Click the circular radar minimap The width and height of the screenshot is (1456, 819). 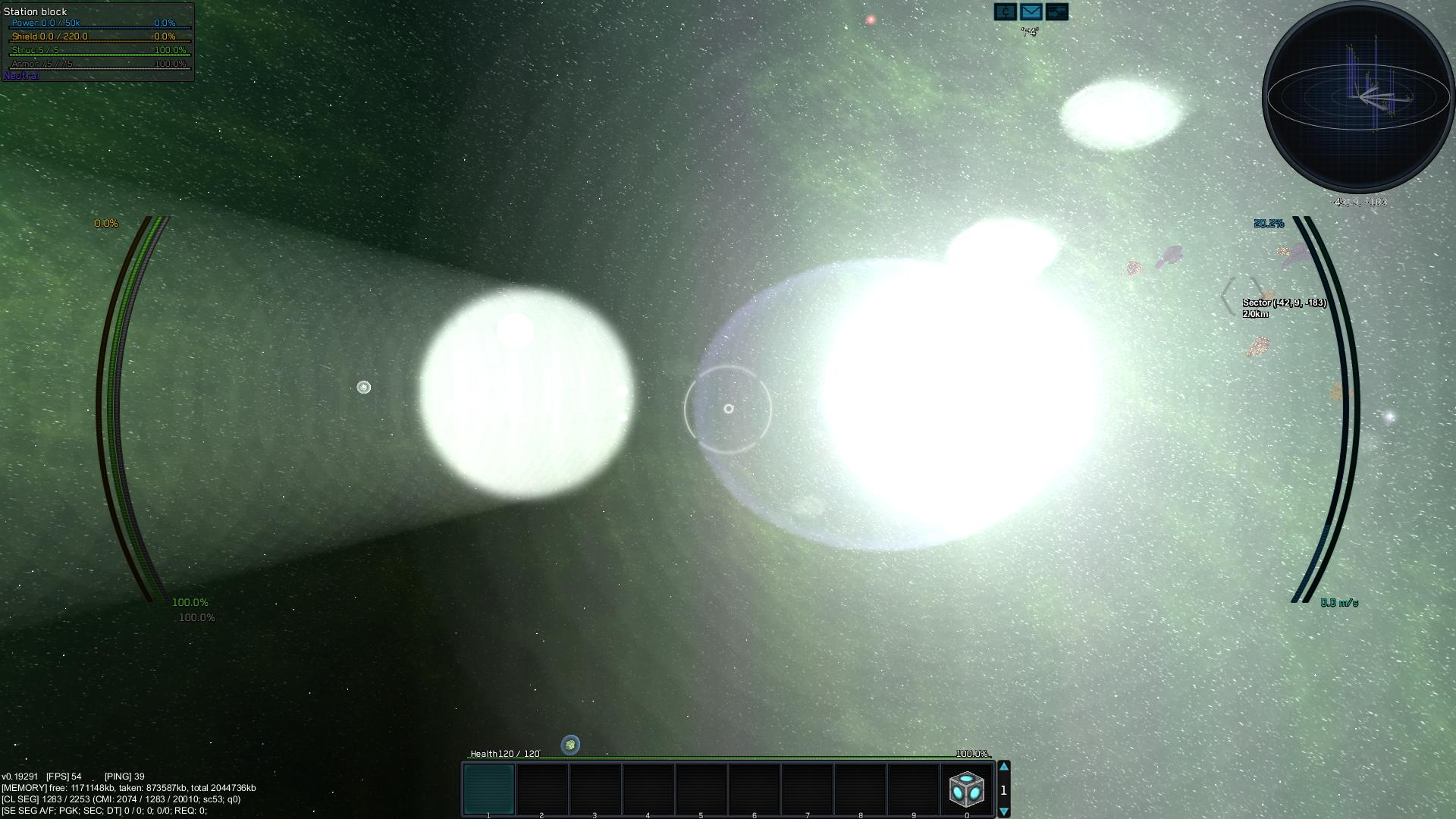(1357, 97)
